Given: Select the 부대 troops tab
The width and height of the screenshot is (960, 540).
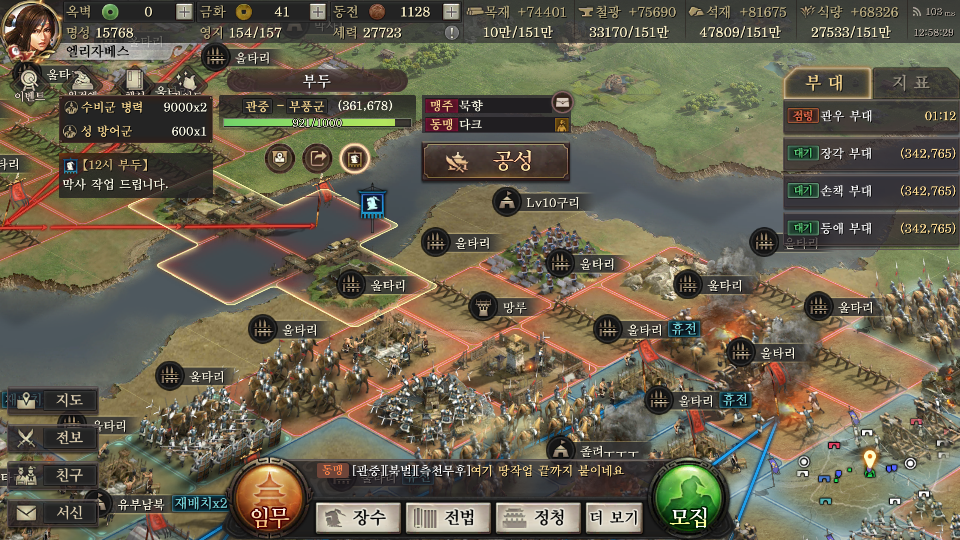Looking at the screenshot, I should (824, 83).
